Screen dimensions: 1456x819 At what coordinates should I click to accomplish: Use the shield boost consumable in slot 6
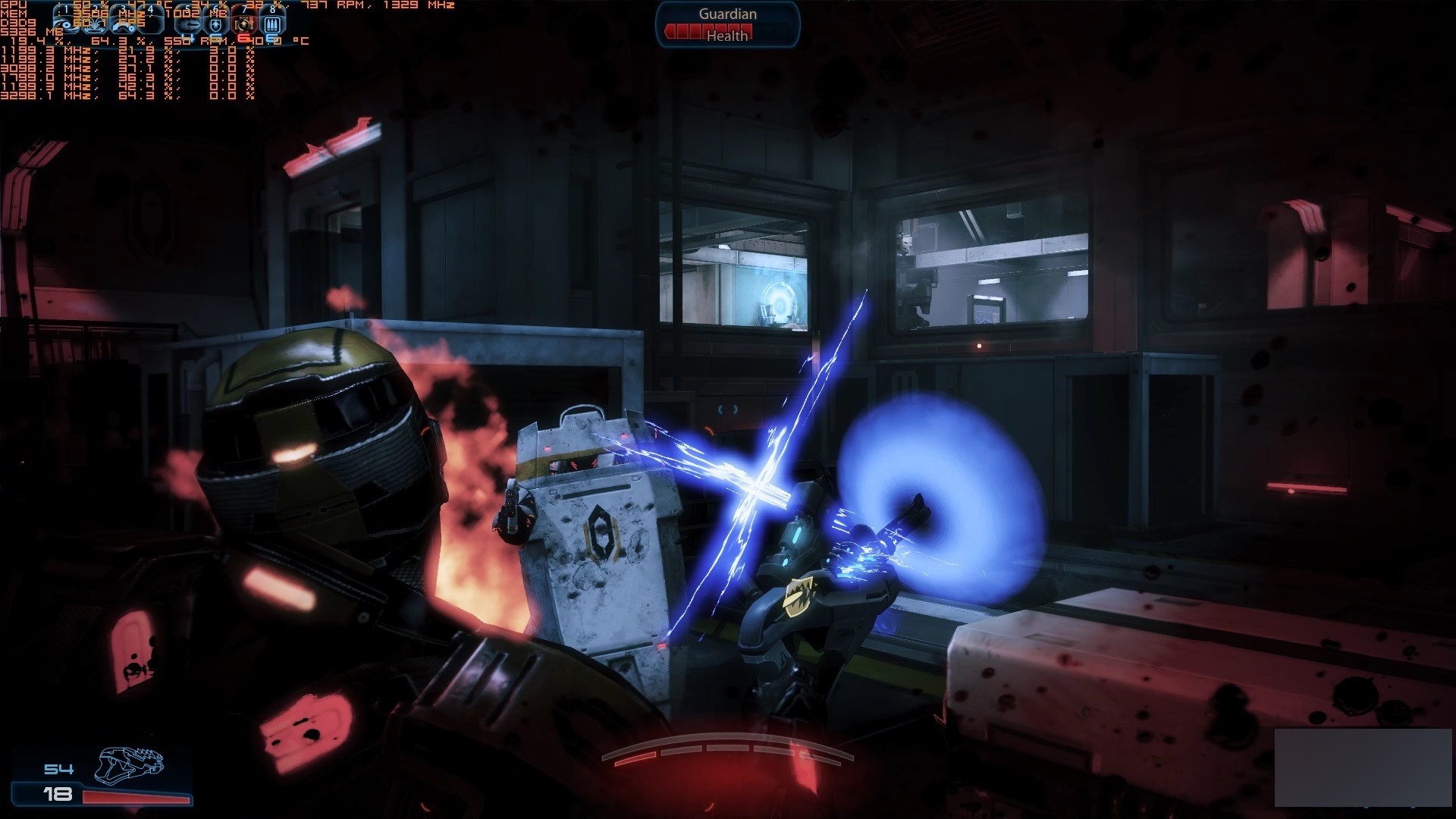(x=216, y=24)
